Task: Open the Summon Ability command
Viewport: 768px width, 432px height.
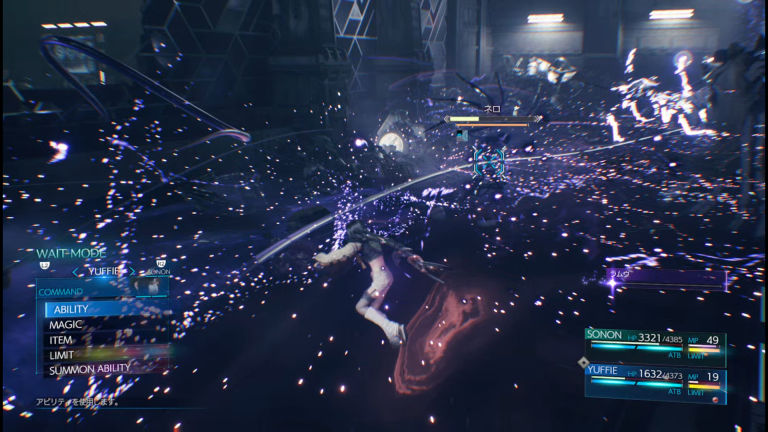Action: [x=90, y=369]
